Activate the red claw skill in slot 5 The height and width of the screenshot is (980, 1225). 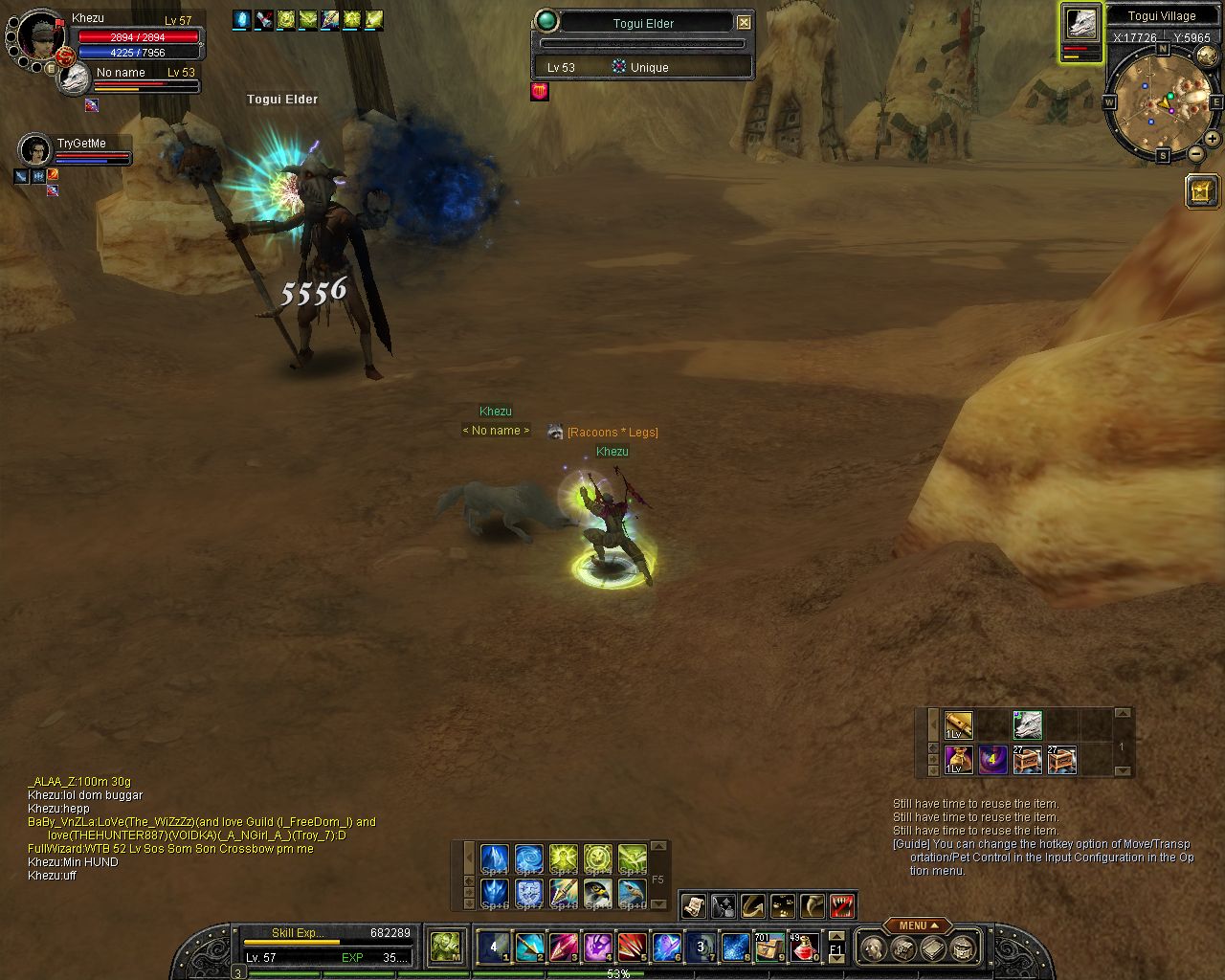click(632, 947)
